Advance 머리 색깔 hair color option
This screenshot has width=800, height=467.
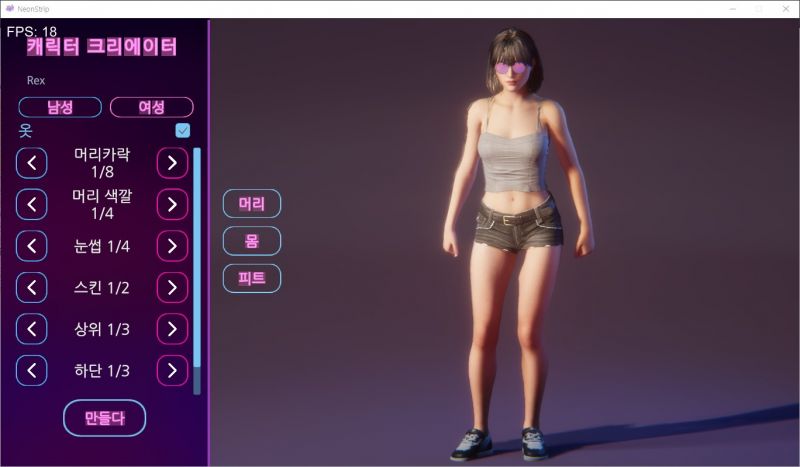click(x=172, y=204)
